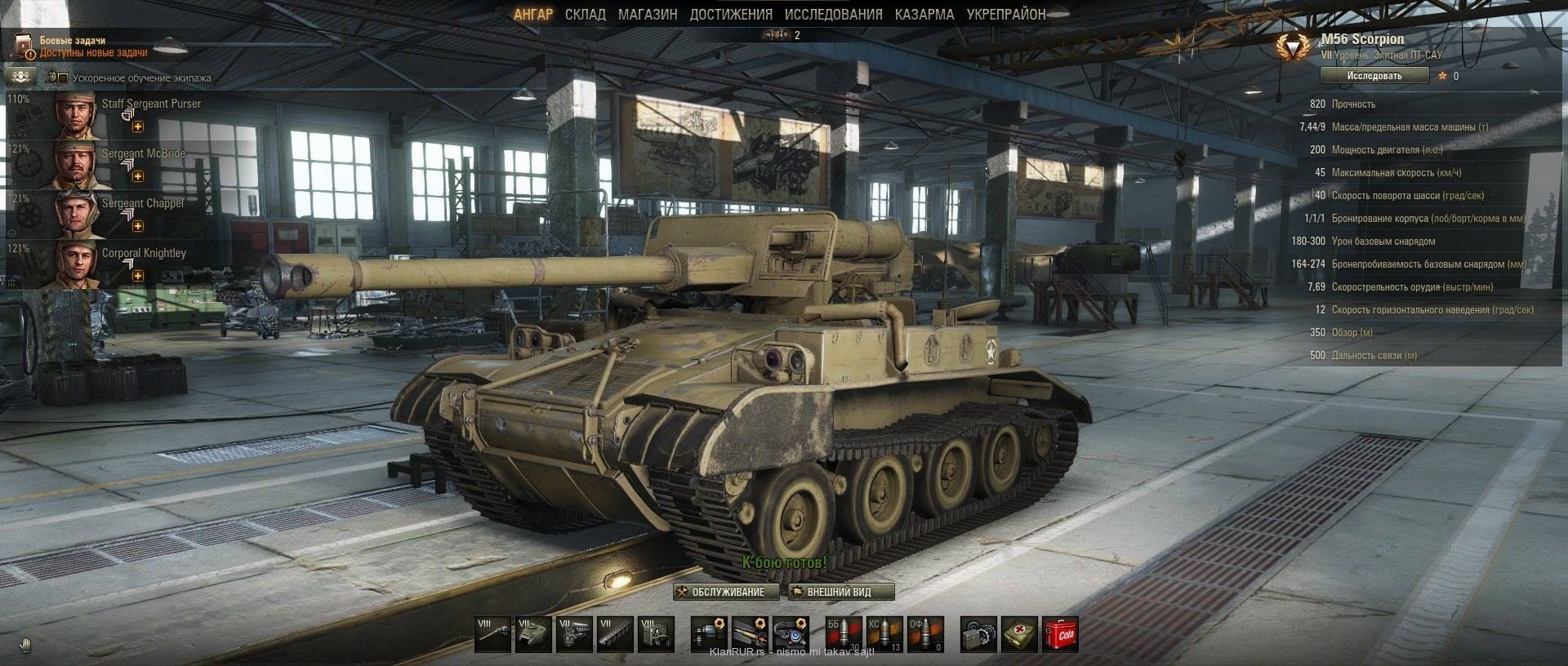Go to the Исследования (Research) tab
Image resolution: width=1568 pixels, height=666 pixels.
pos(833,15)
